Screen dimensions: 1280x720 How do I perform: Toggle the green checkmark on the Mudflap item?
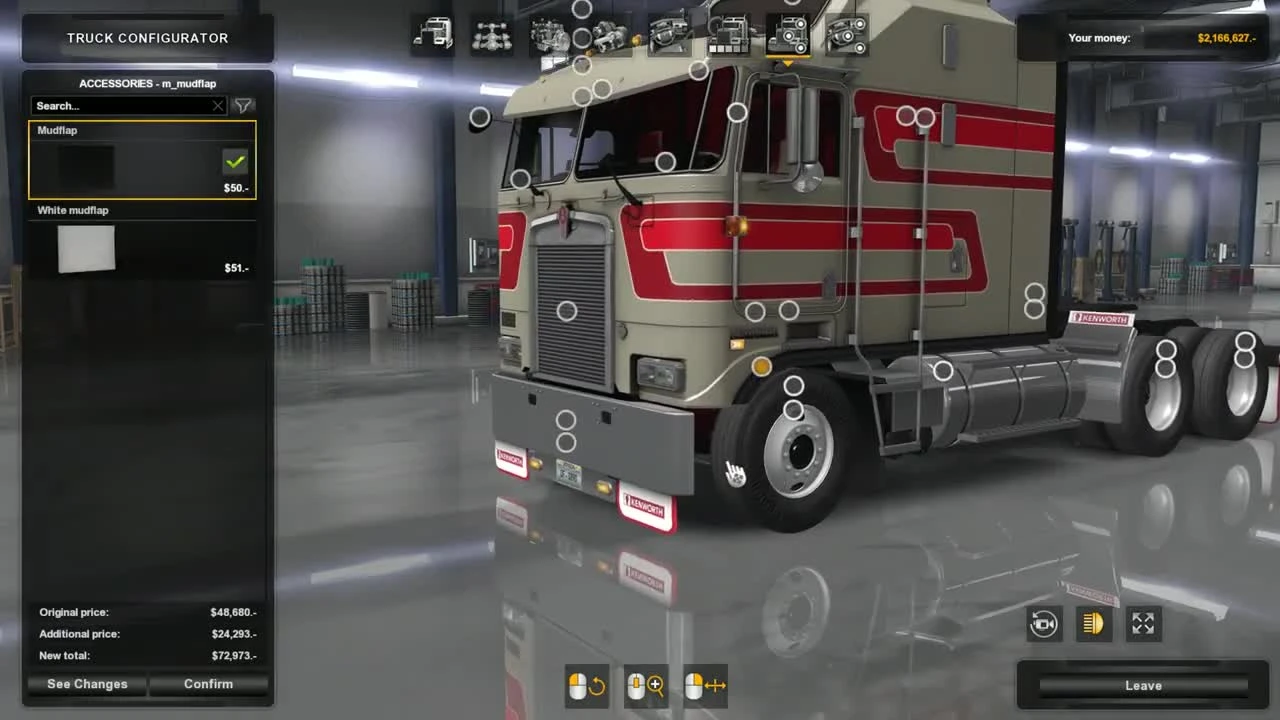236,161
